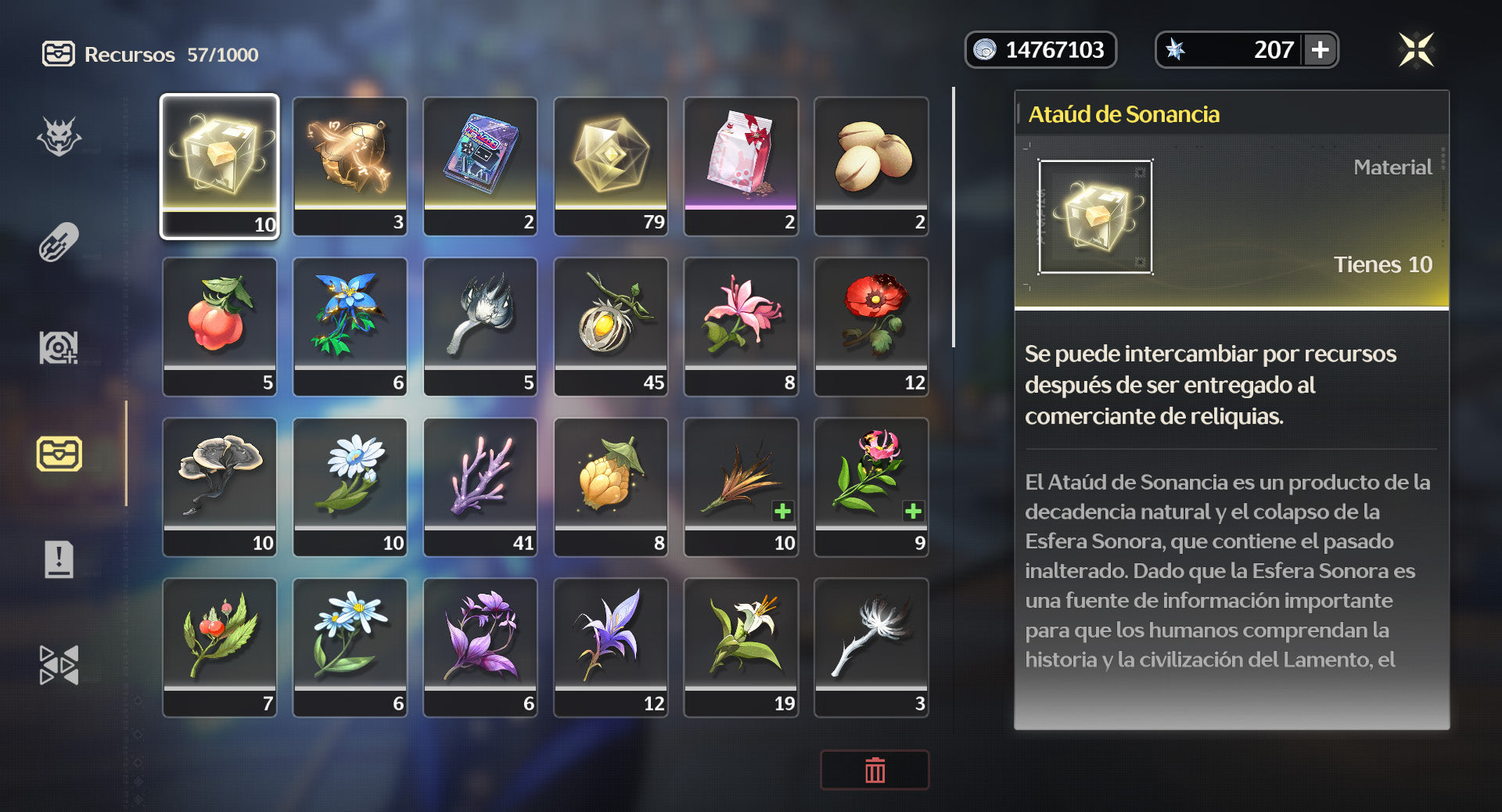This screenshot has width=1502, height=812.
Task: Select the golden crystal item with 79
Action: coord(611,166)
